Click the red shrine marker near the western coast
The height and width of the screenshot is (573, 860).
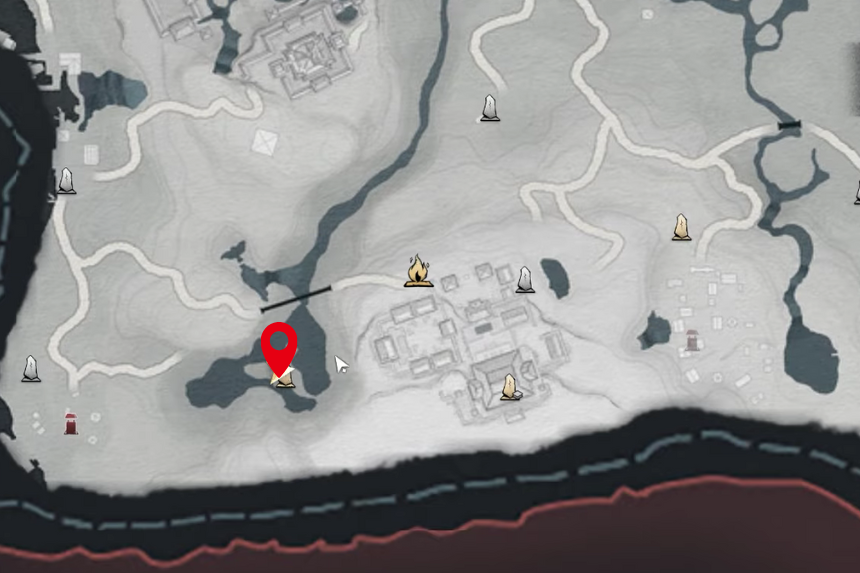pyautogui.click(x=71, y=423)
